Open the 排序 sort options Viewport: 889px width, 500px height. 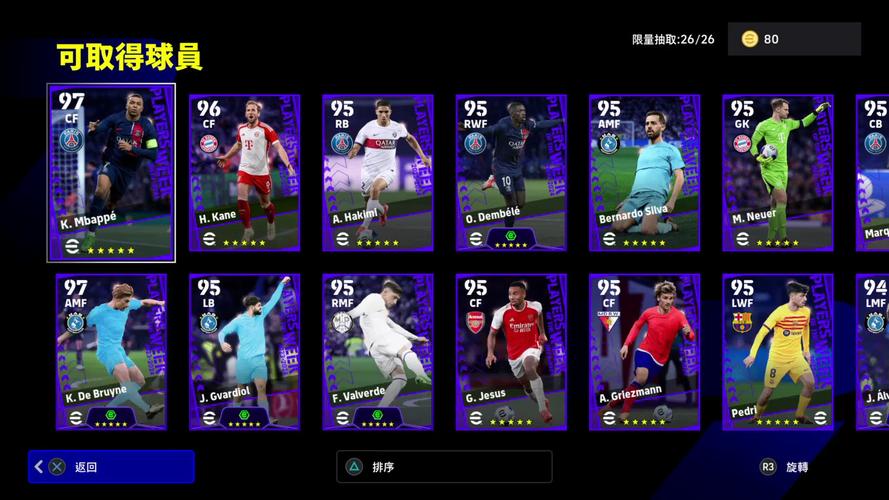(x=444, y=467)
